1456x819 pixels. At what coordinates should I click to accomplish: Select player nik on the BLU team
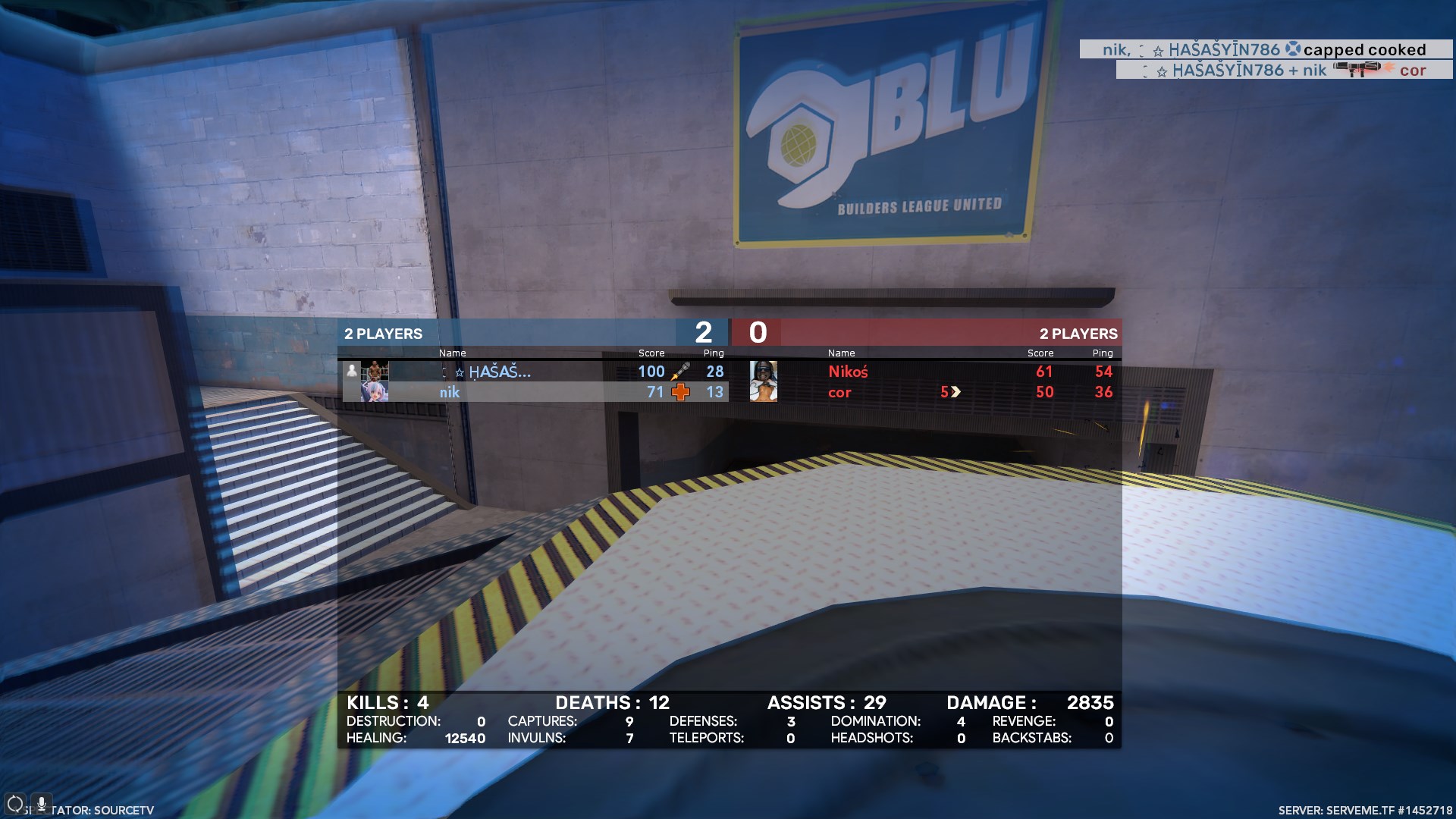coord(450,392)
